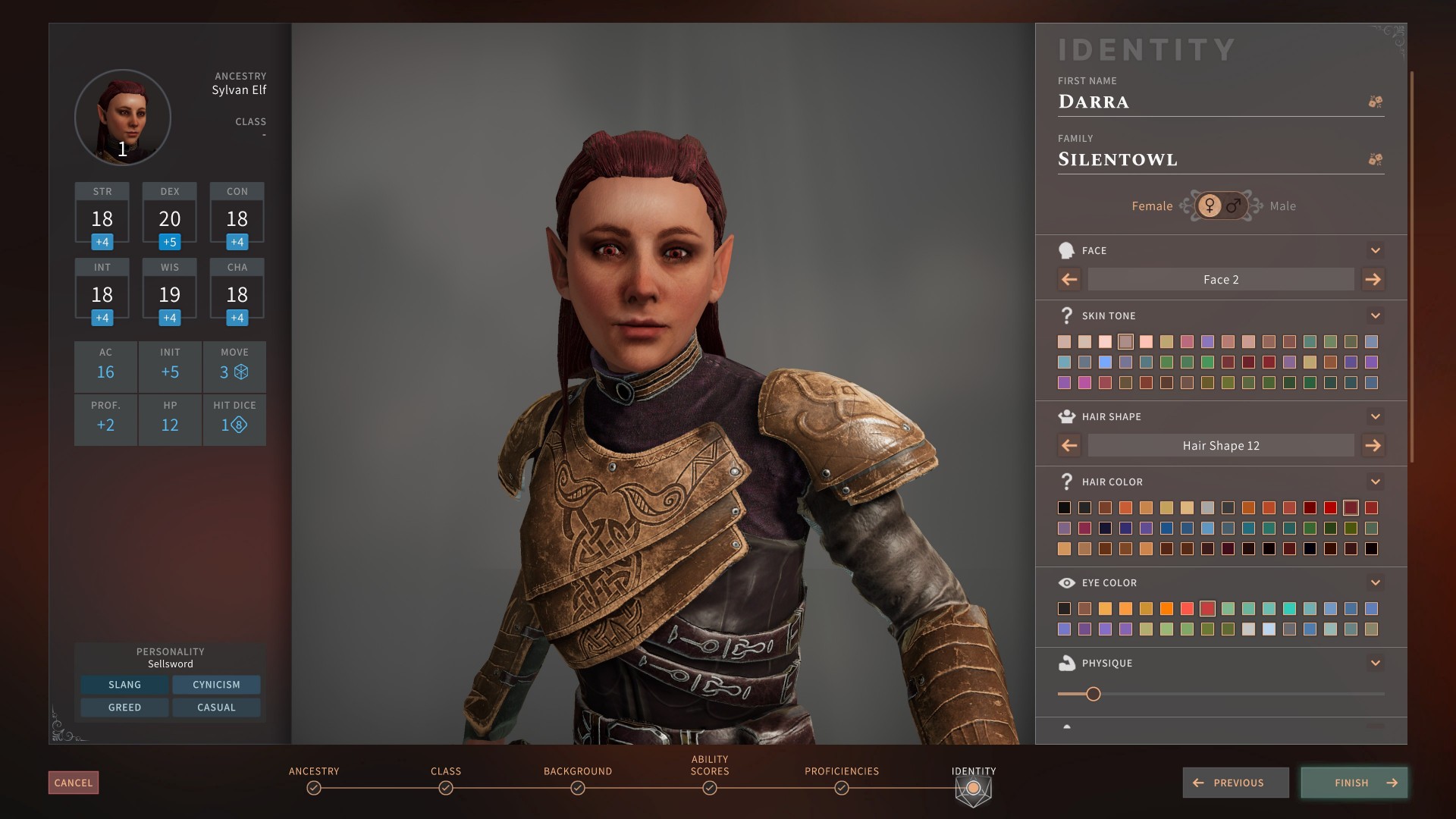Screen dimensions: 1456x819
Task: Return to the Class step
Action: coord(446,788)
